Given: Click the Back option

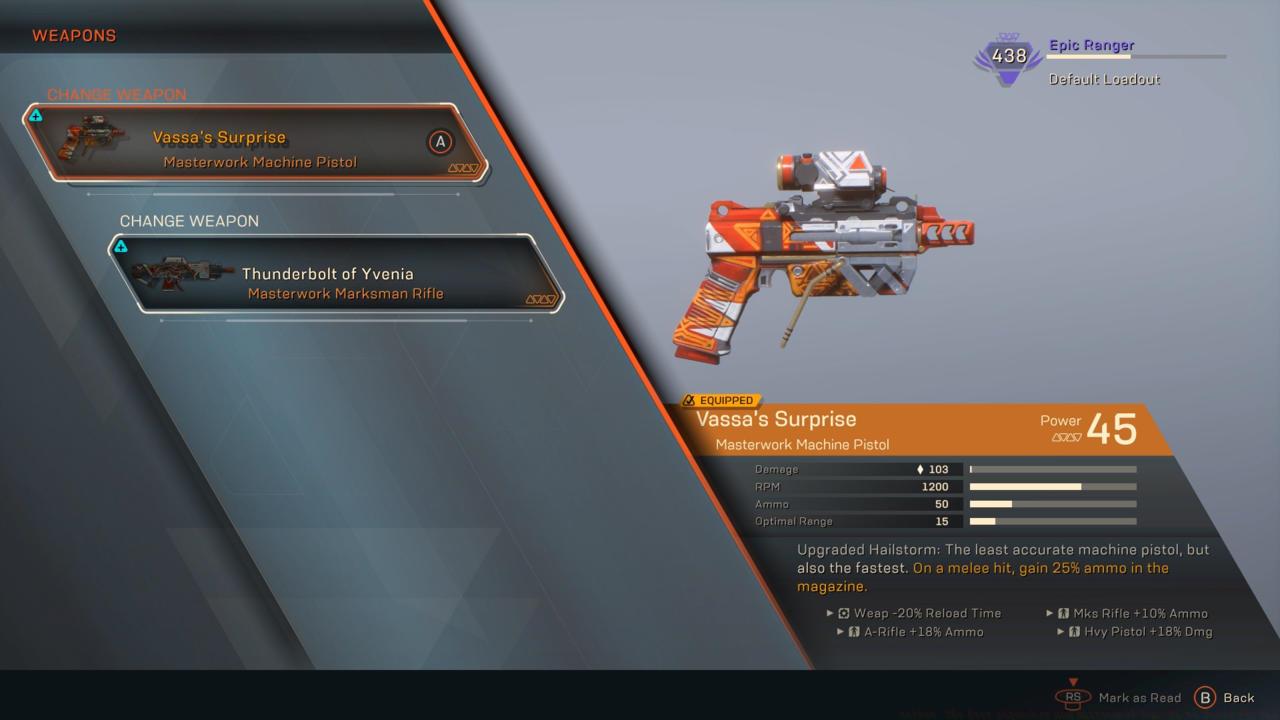Looking at the screenshot, I should pyautogui.click(x=1225, y=698).
